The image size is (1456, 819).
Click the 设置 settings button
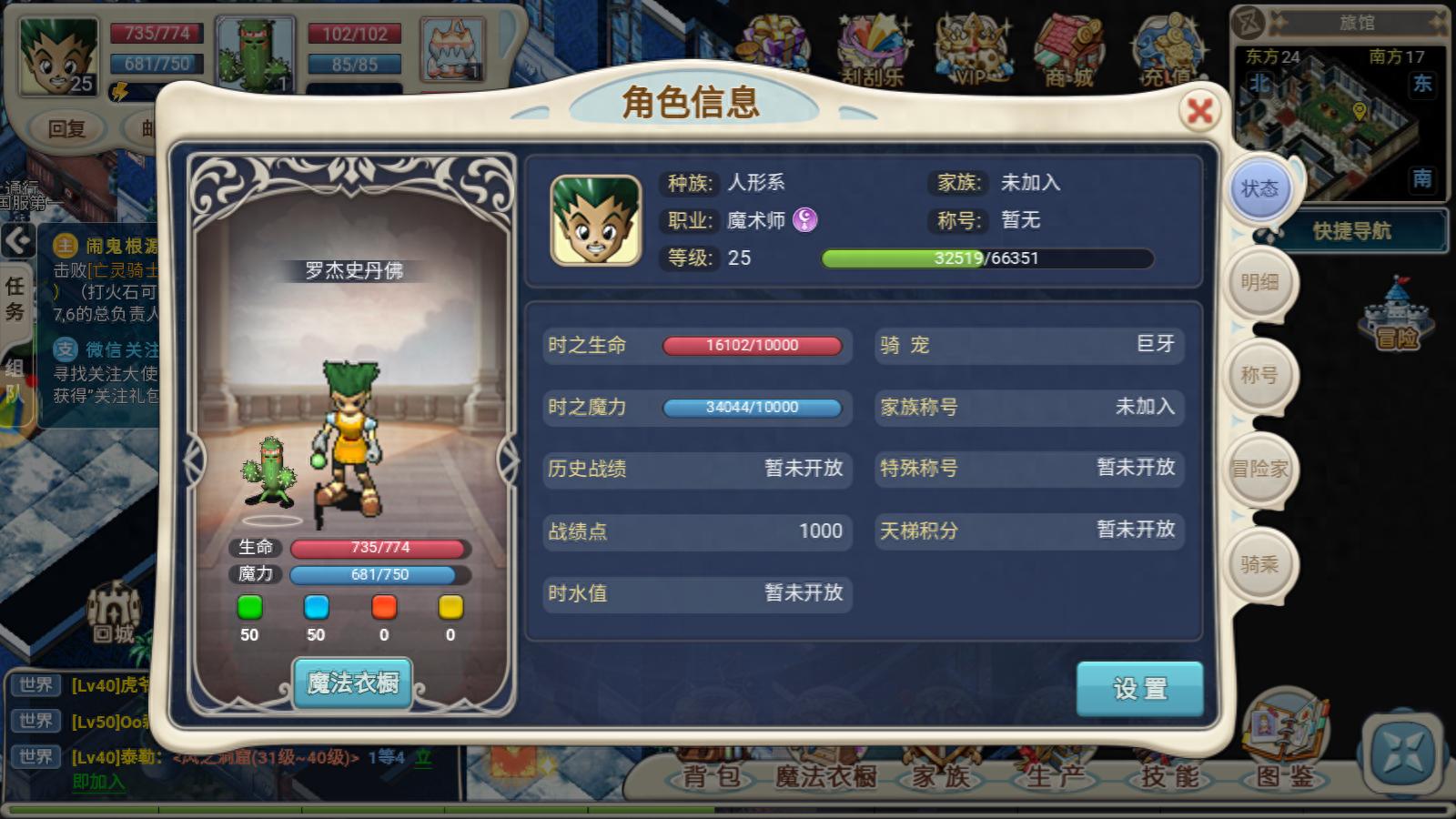(1139, 690)
